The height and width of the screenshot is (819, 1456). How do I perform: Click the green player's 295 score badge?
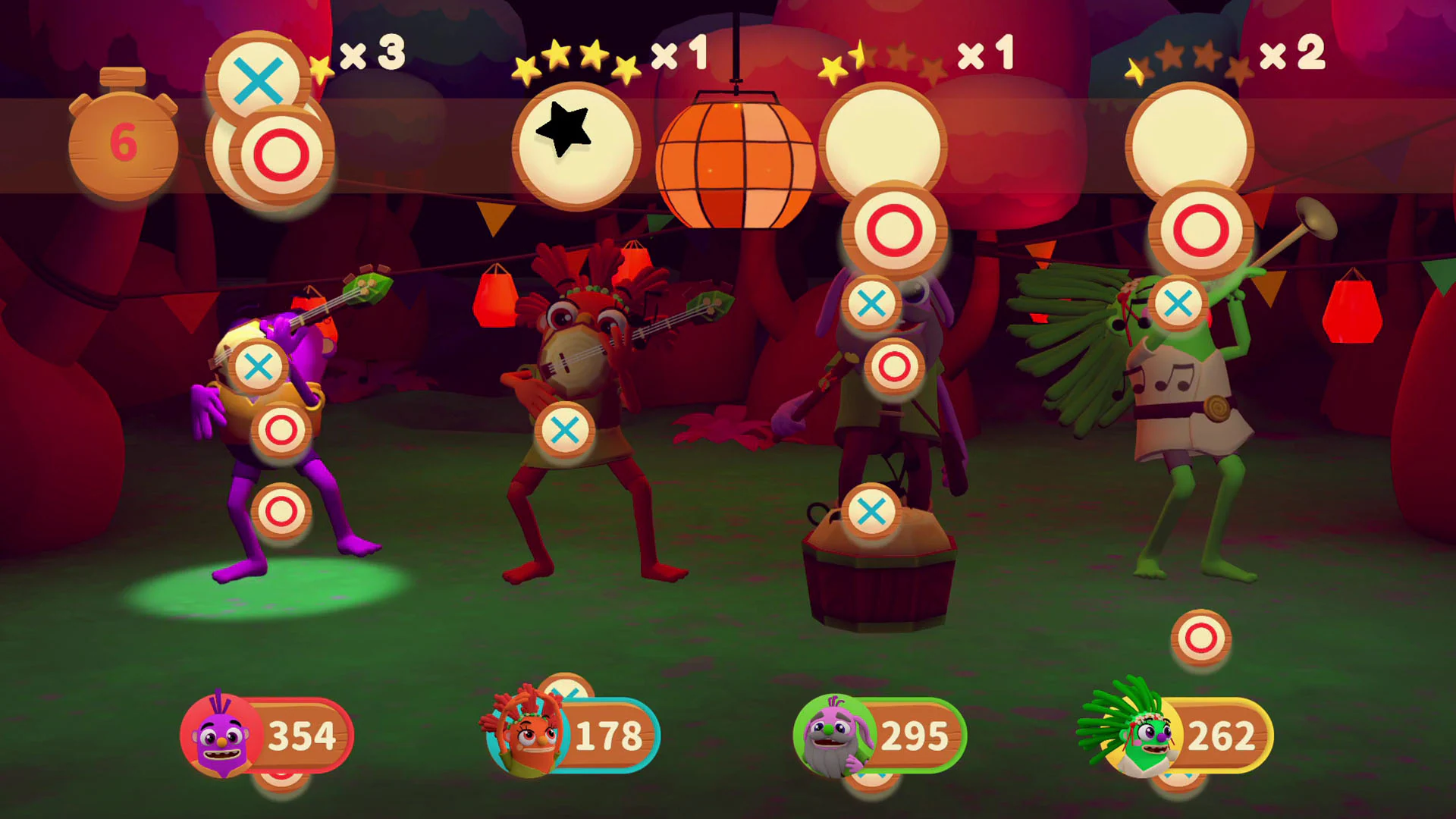(914, 733)
